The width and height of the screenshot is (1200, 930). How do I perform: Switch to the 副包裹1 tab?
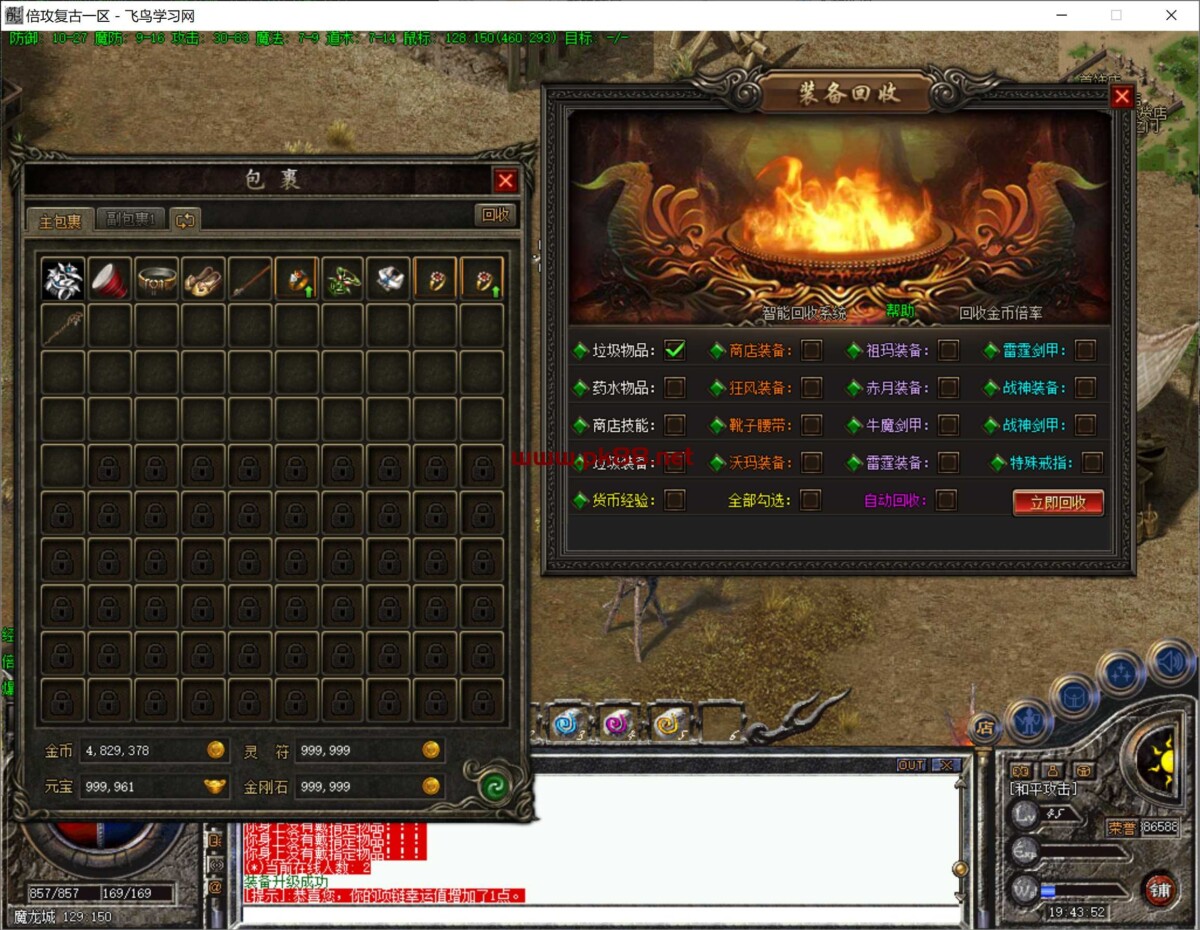pos(130,220)
